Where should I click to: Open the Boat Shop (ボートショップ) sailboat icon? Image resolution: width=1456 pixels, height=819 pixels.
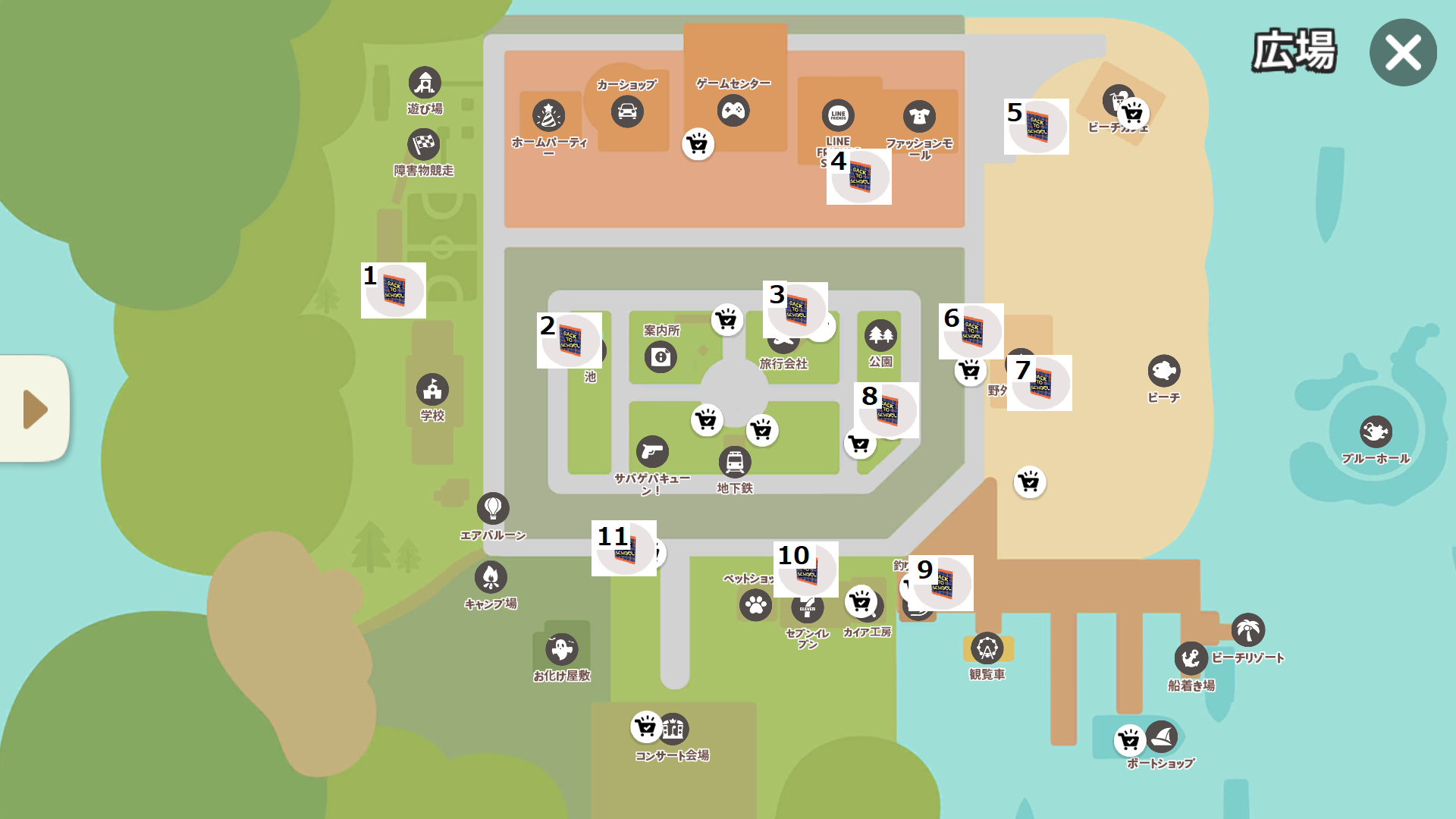[x=1162, y=736]
